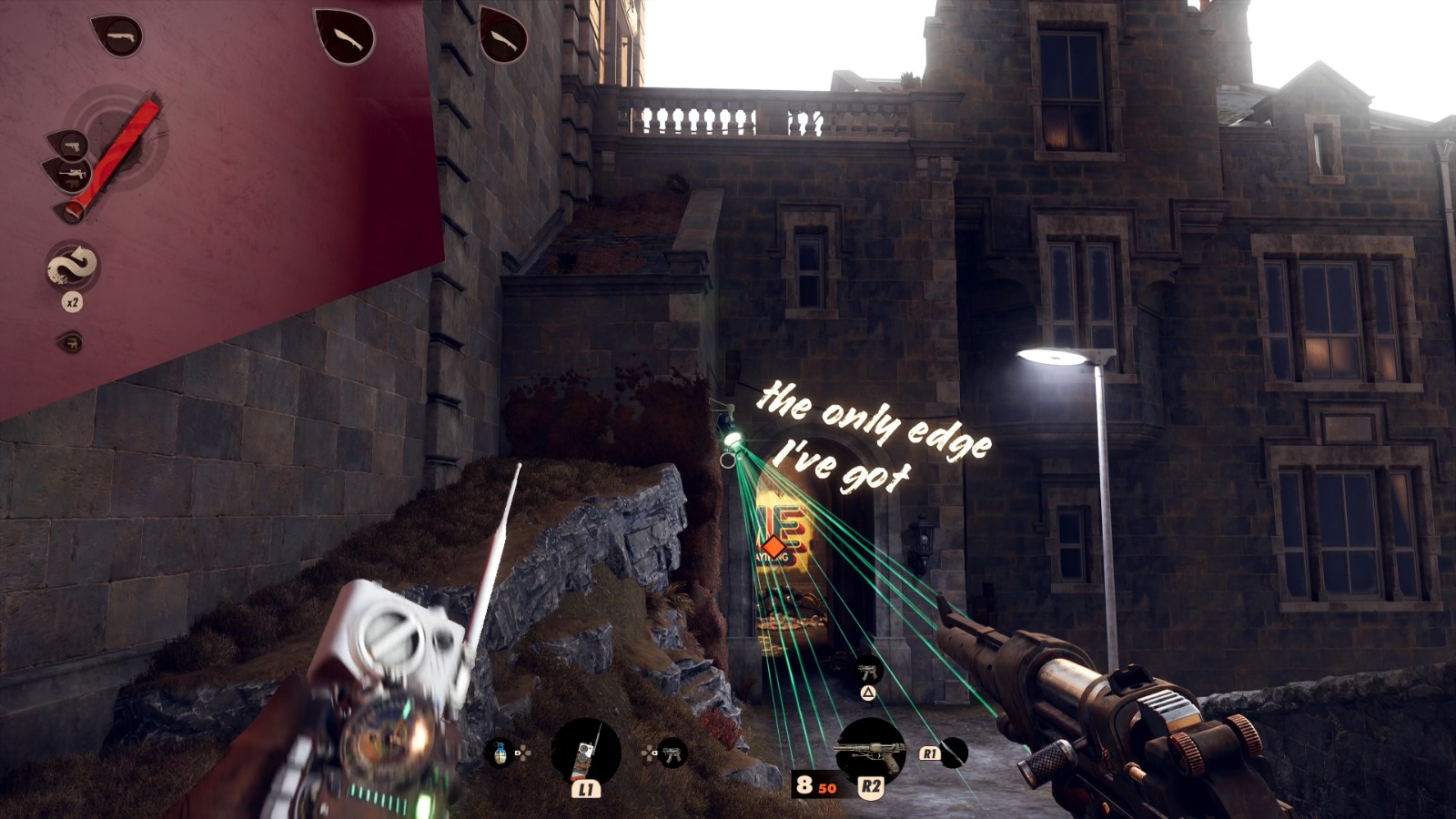Select the grenade slot
Screen dimensions: 1456x819
pyautogui.click(x=499, y=753)
